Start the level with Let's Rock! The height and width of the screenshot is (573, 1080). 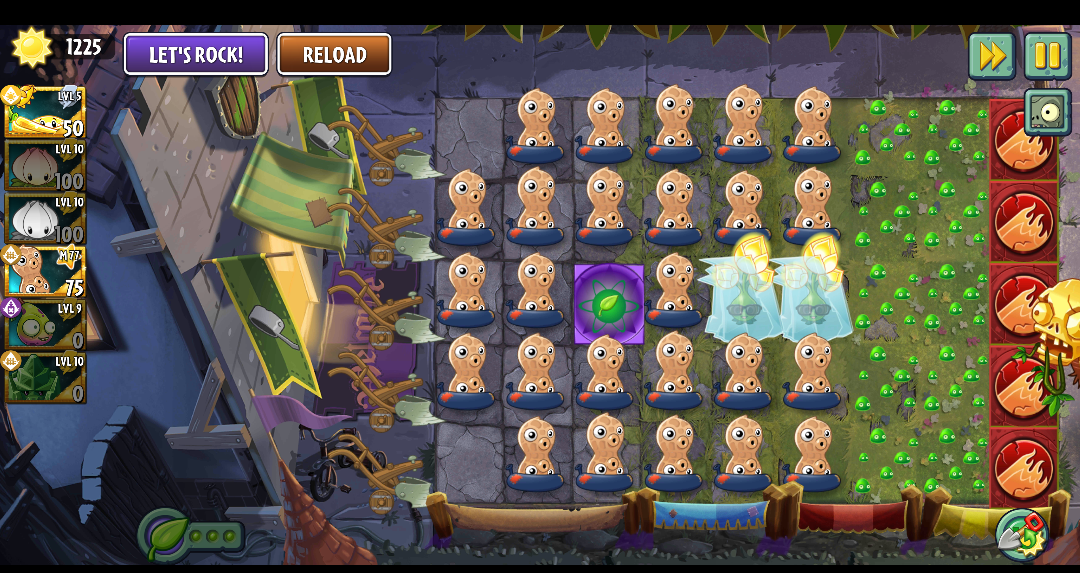tap(196, 54)
